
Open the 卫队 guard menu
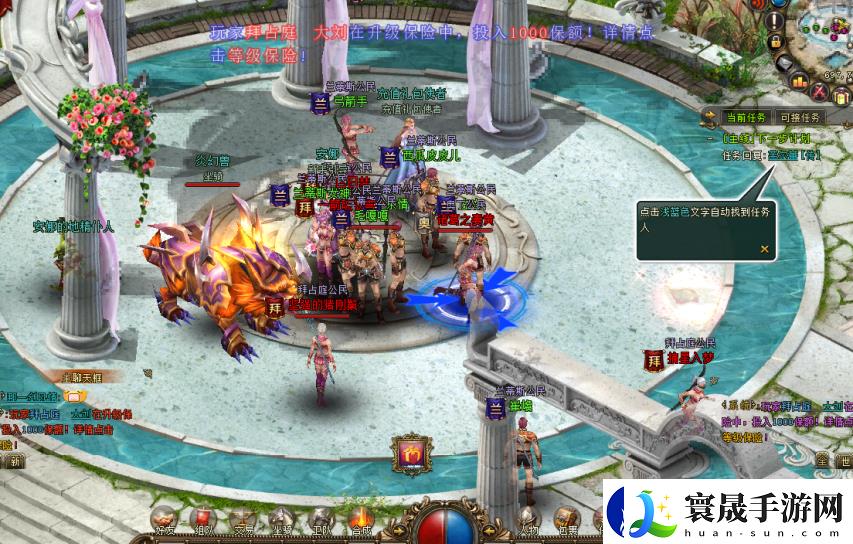tap(321, 520)
